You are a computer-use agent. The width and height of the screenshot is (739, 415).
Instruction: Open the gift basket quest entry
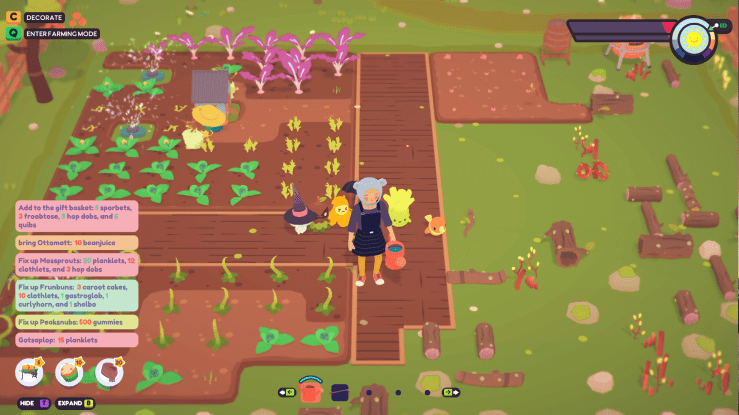click(77, 216)
